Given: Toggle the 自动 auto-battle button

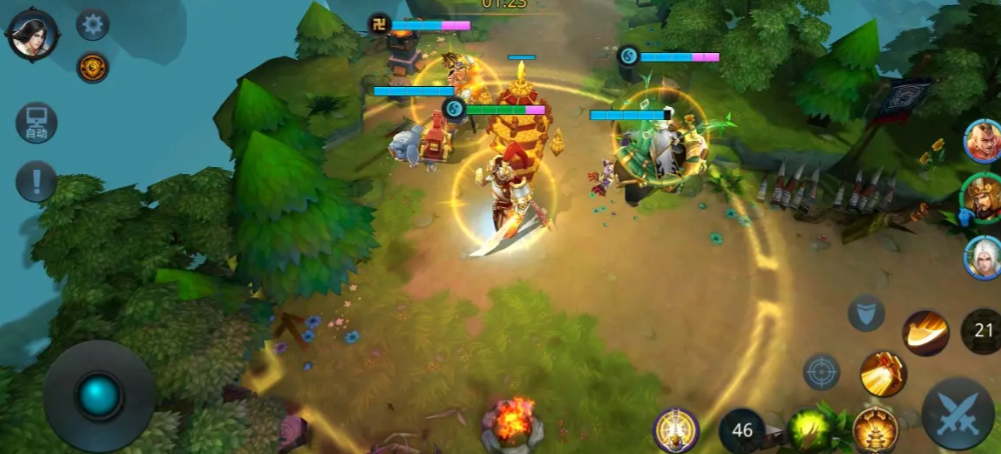Looking at the screenshot, I should (36, 123).
